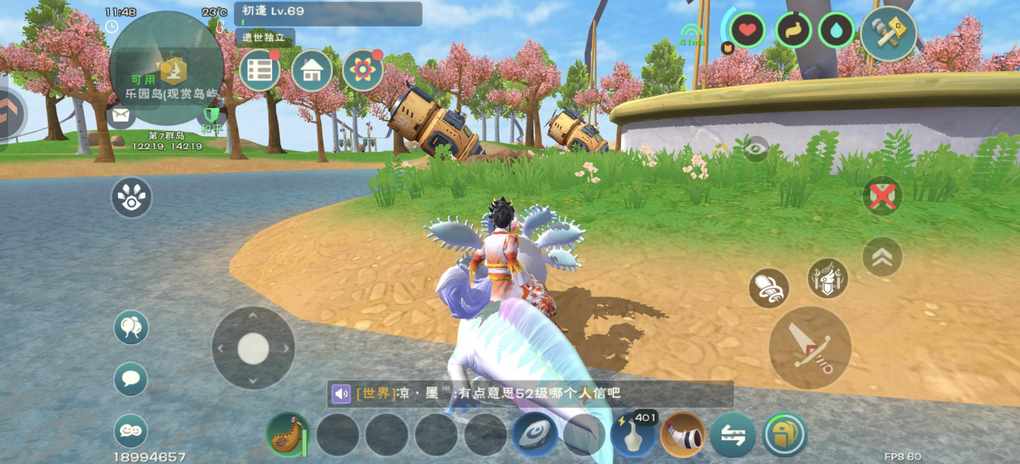Viewport: 1020px width, 464px height.
Task: Tap the double-chevron jump button
Action: click(x=882, y=257)
